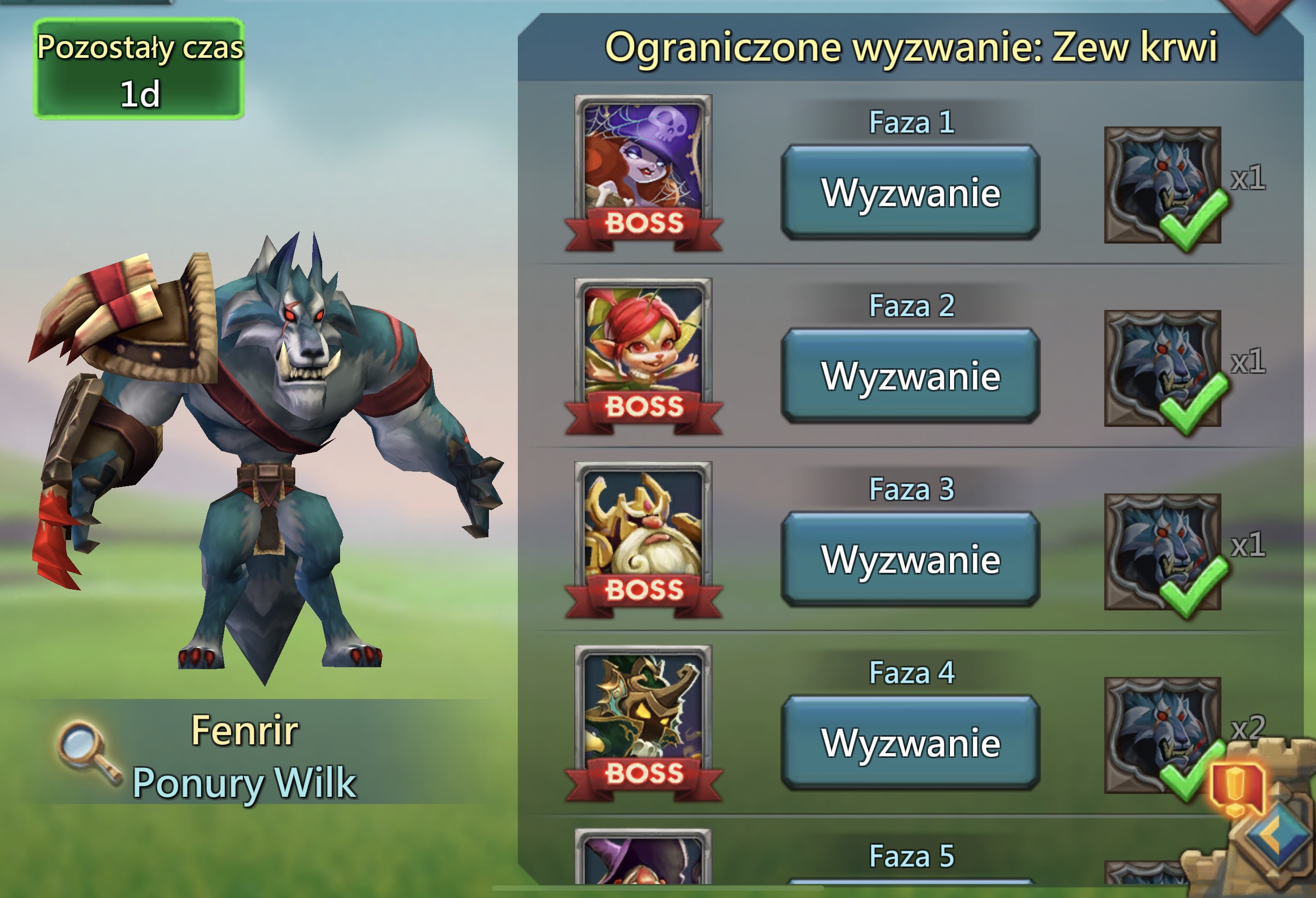
Task: Start the Faza 1 Wyzwanie challenge
Action: 910,193
